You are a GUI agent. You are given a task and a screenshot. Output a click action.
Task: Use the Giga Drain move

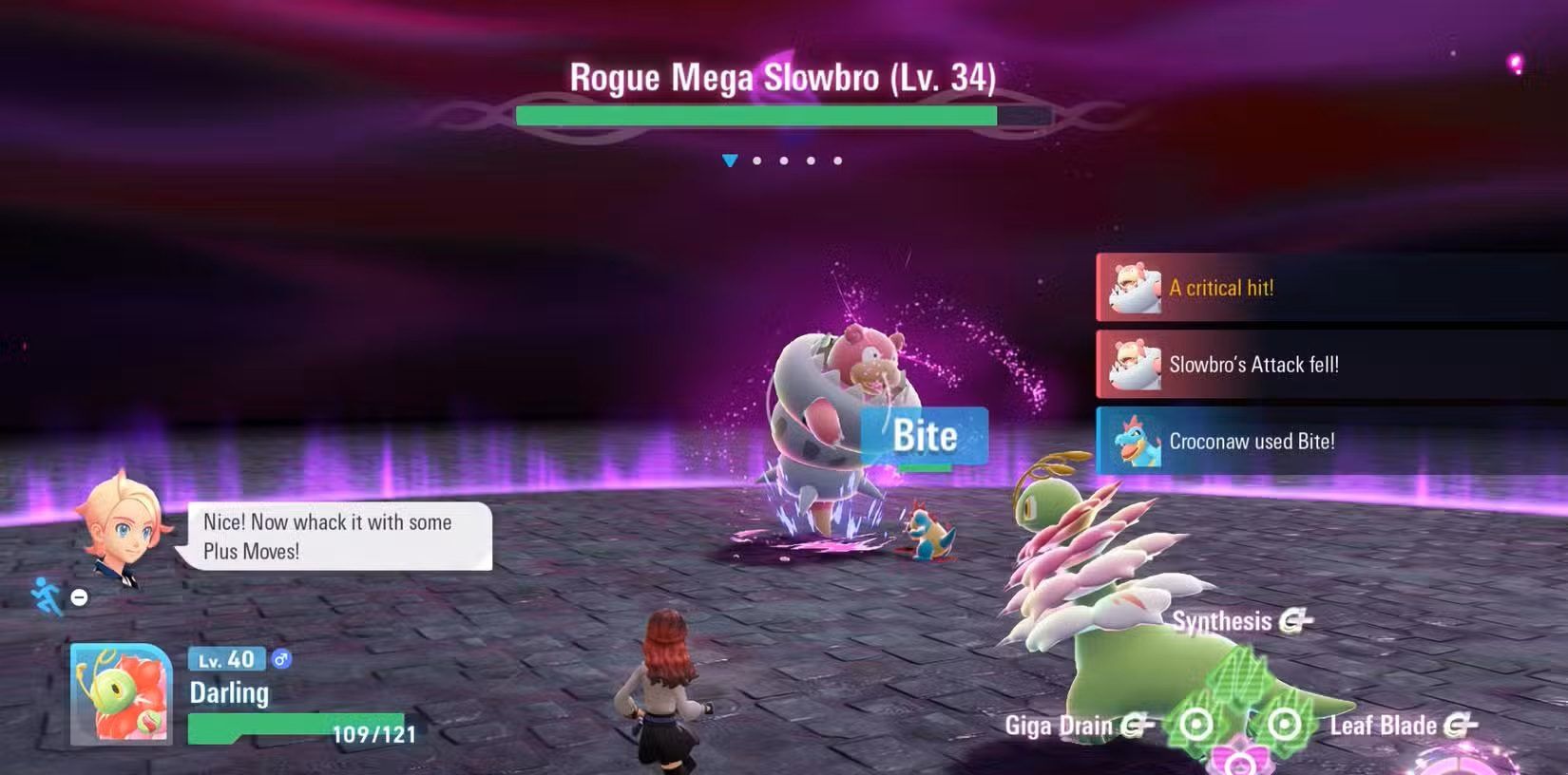coord(1078,727)
